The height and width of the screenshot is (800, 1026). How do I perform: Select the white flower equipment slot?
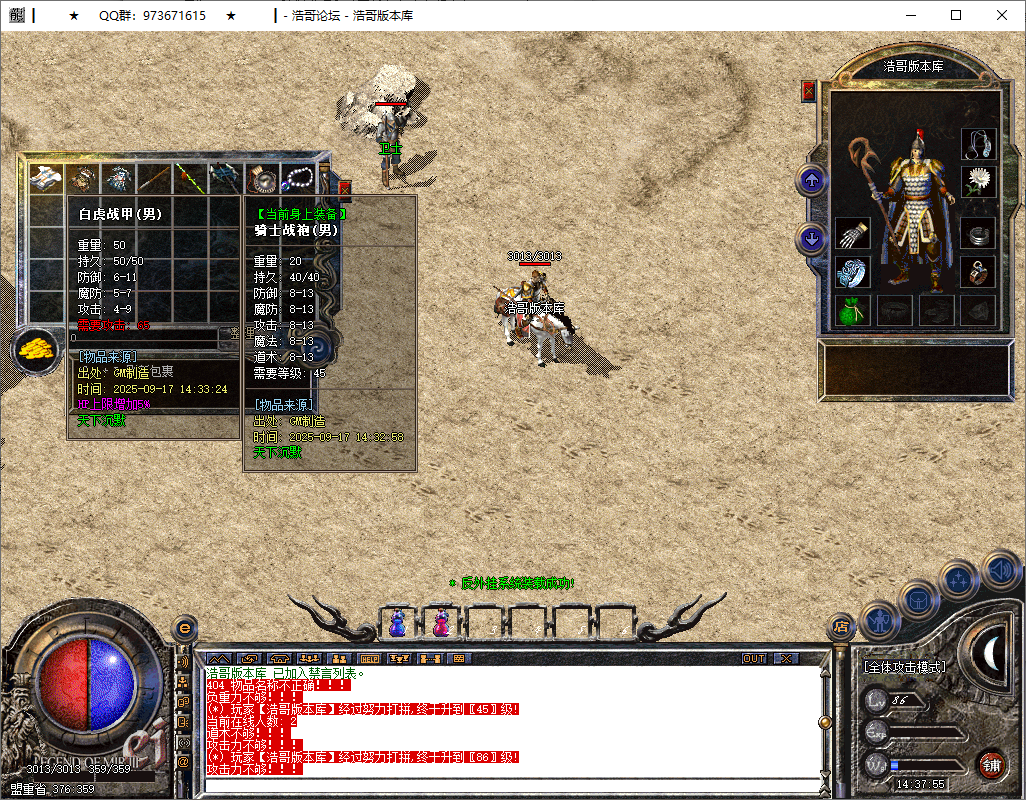978,181
